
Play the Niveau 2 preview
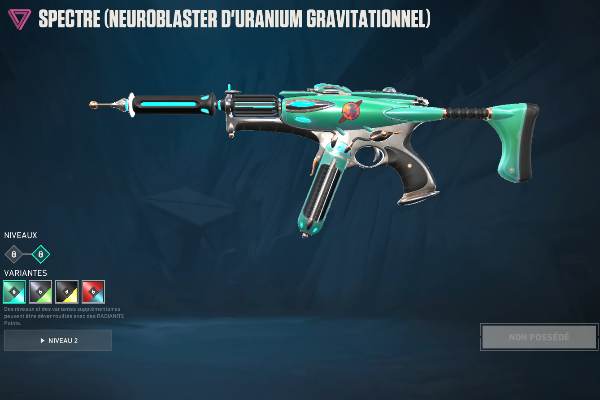tap(58, 341)
